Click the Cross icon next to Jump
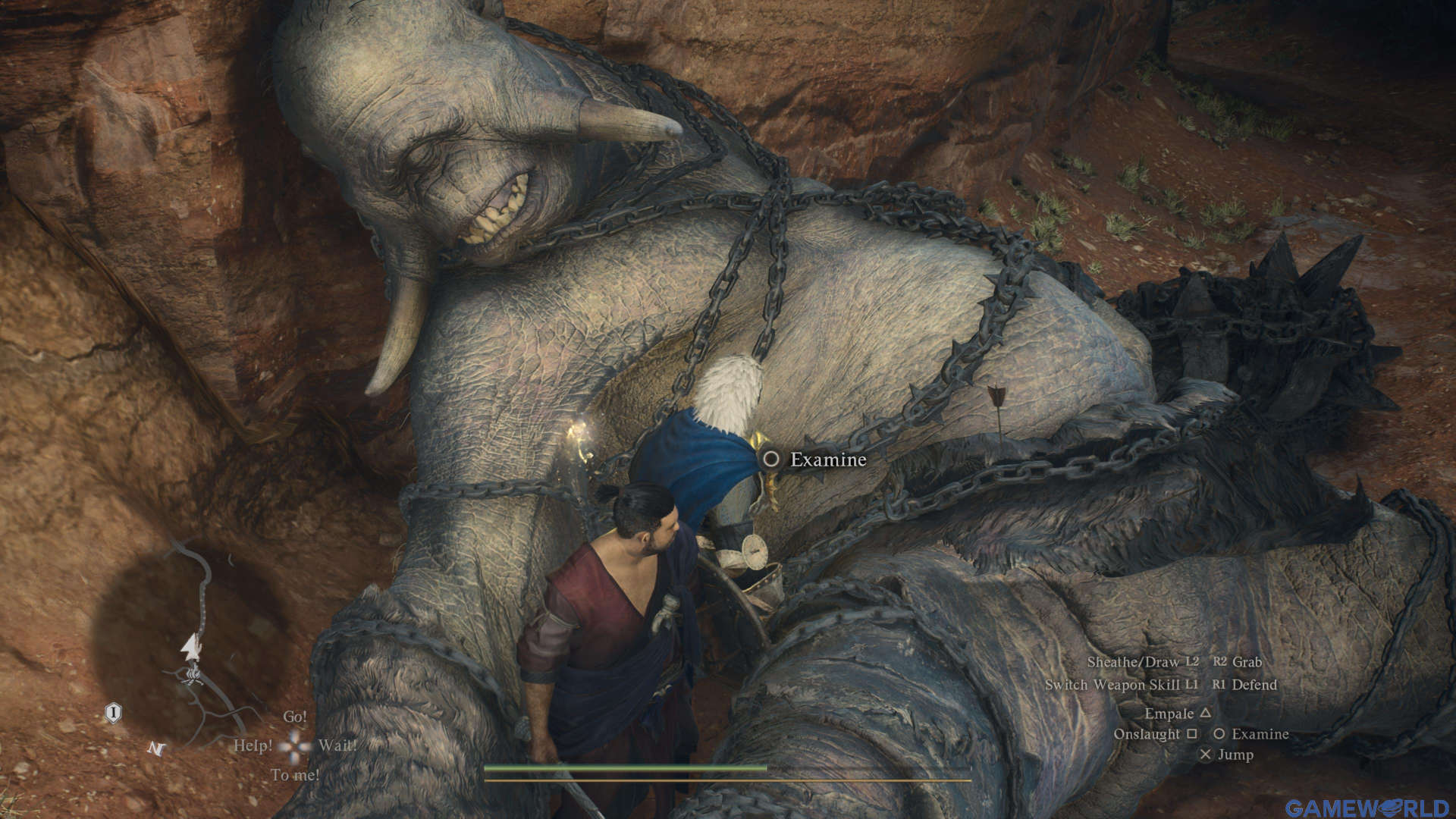Screen dimensions: 1456x819 pyautogui.click(x=1206, y=755)
